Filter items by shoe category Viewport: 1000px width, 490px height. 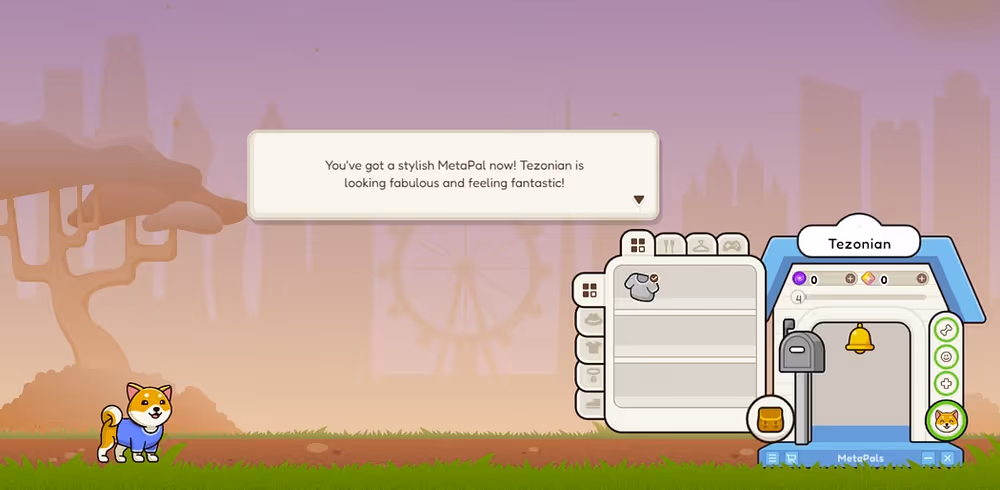(590, 404)
